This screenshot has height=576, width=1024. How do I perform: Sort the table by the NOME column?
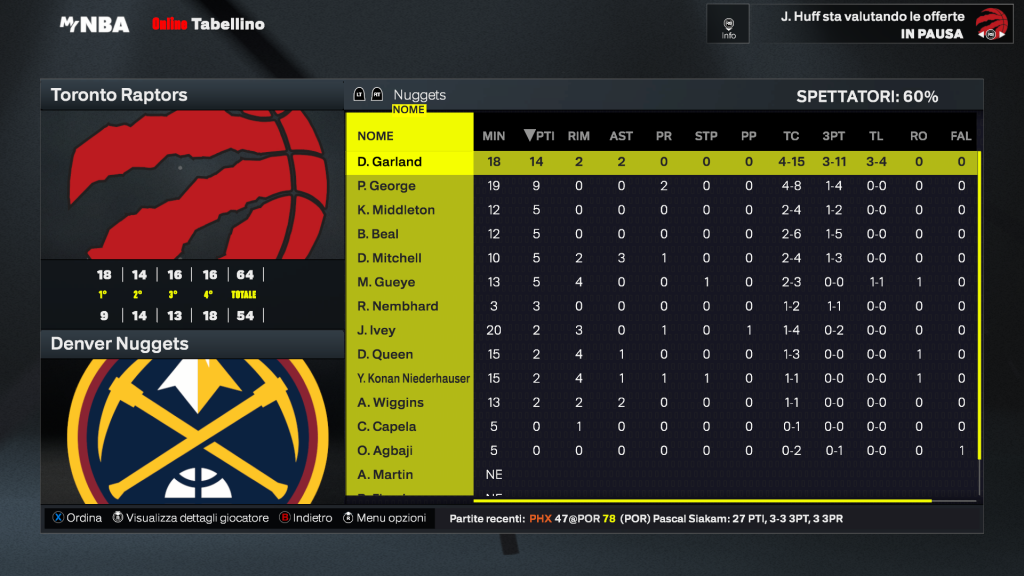pyautogui.click(x=376, y=136)
